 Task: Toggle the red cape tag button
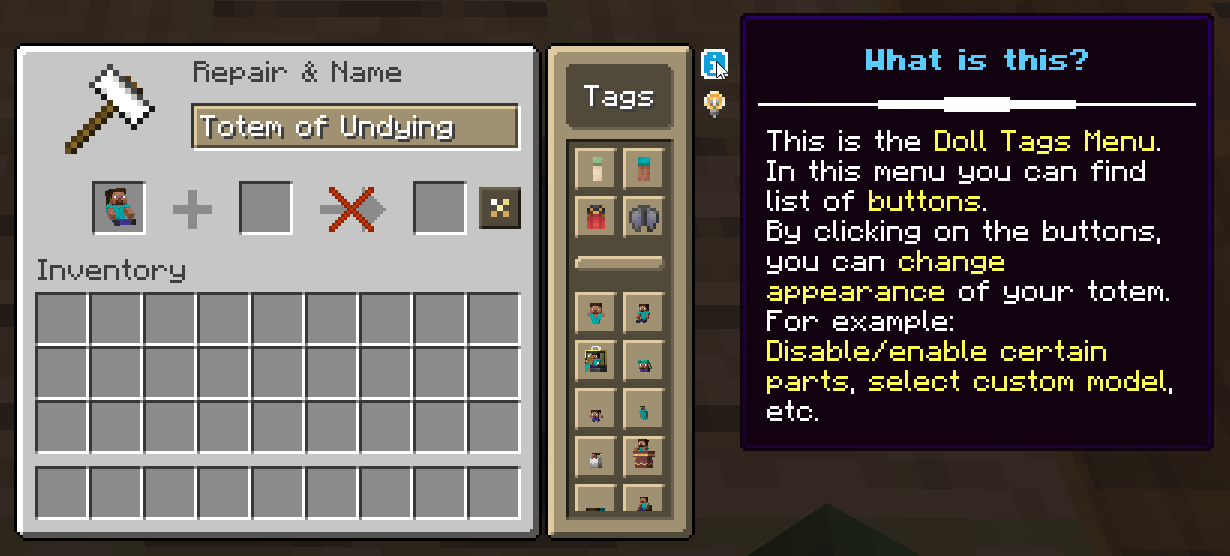click(x=595, y=216)
